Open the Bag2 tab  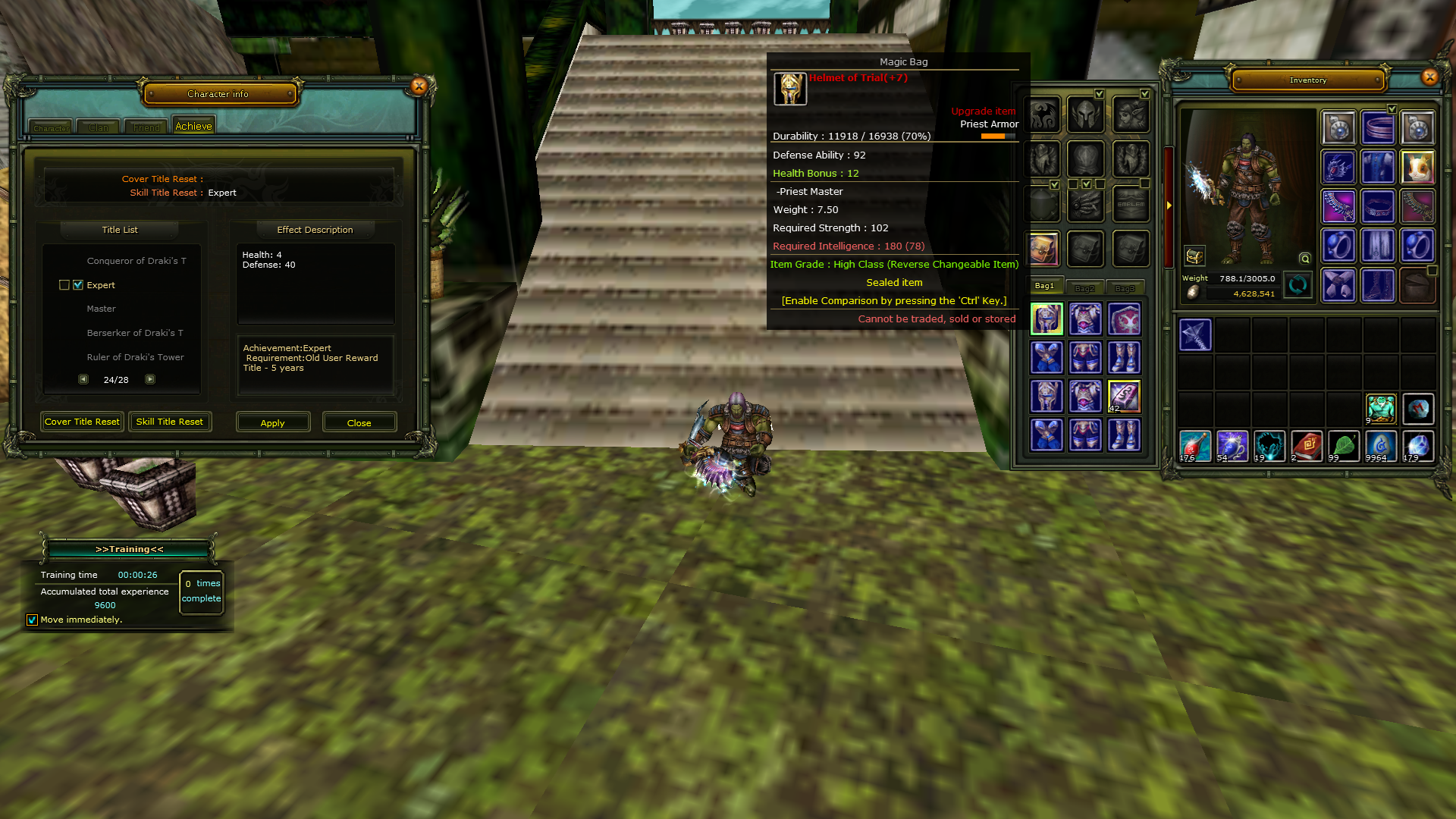1084,287
